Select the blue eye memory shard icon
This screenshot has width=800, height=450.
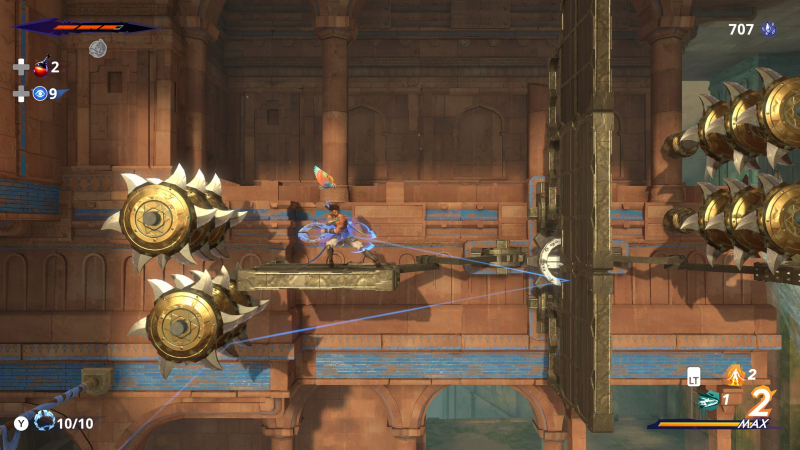(x=40, y=94)
